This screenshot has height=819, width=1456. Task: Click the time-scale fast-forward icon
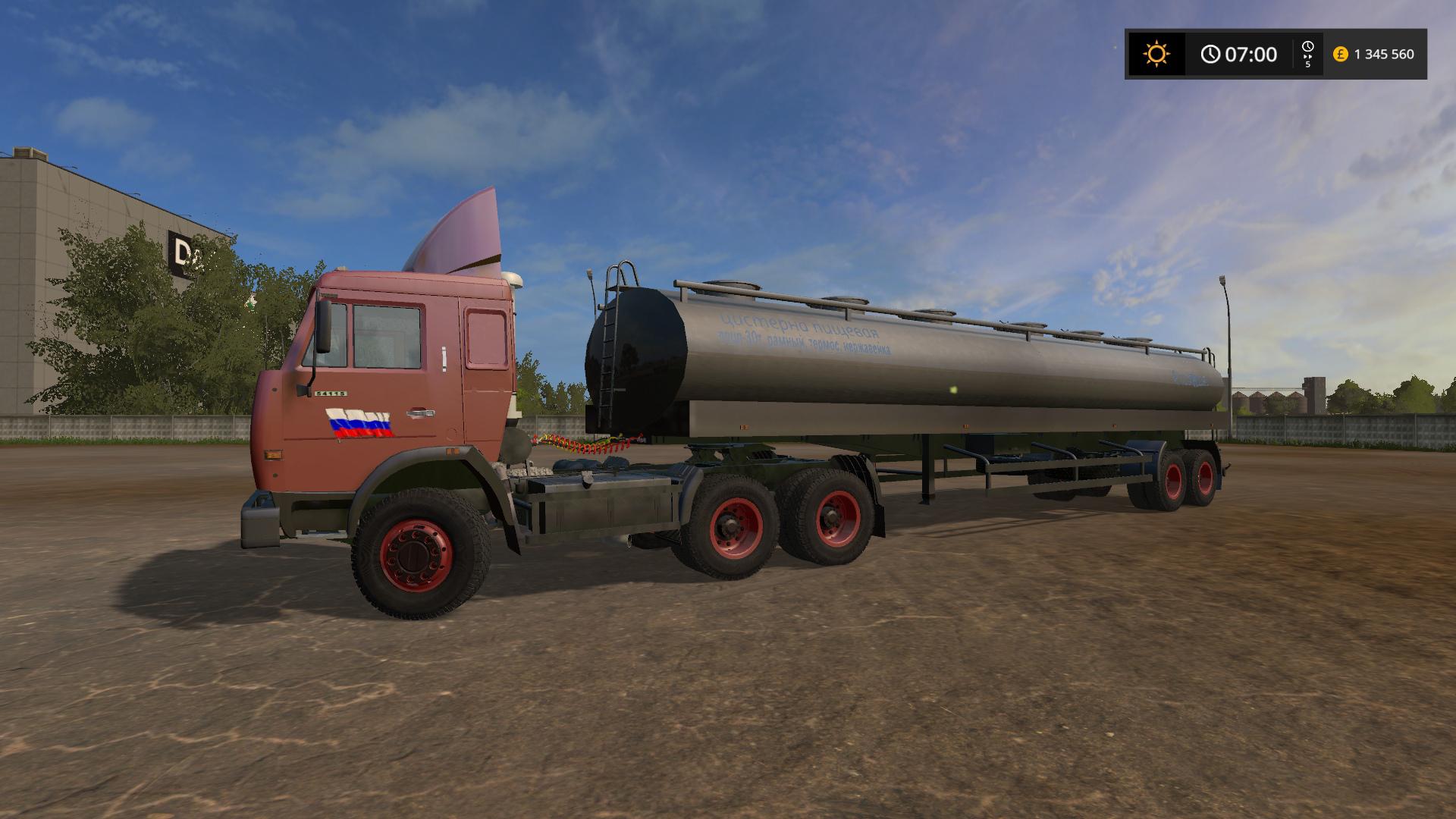pyautogui.click(x=1307, y=57)
